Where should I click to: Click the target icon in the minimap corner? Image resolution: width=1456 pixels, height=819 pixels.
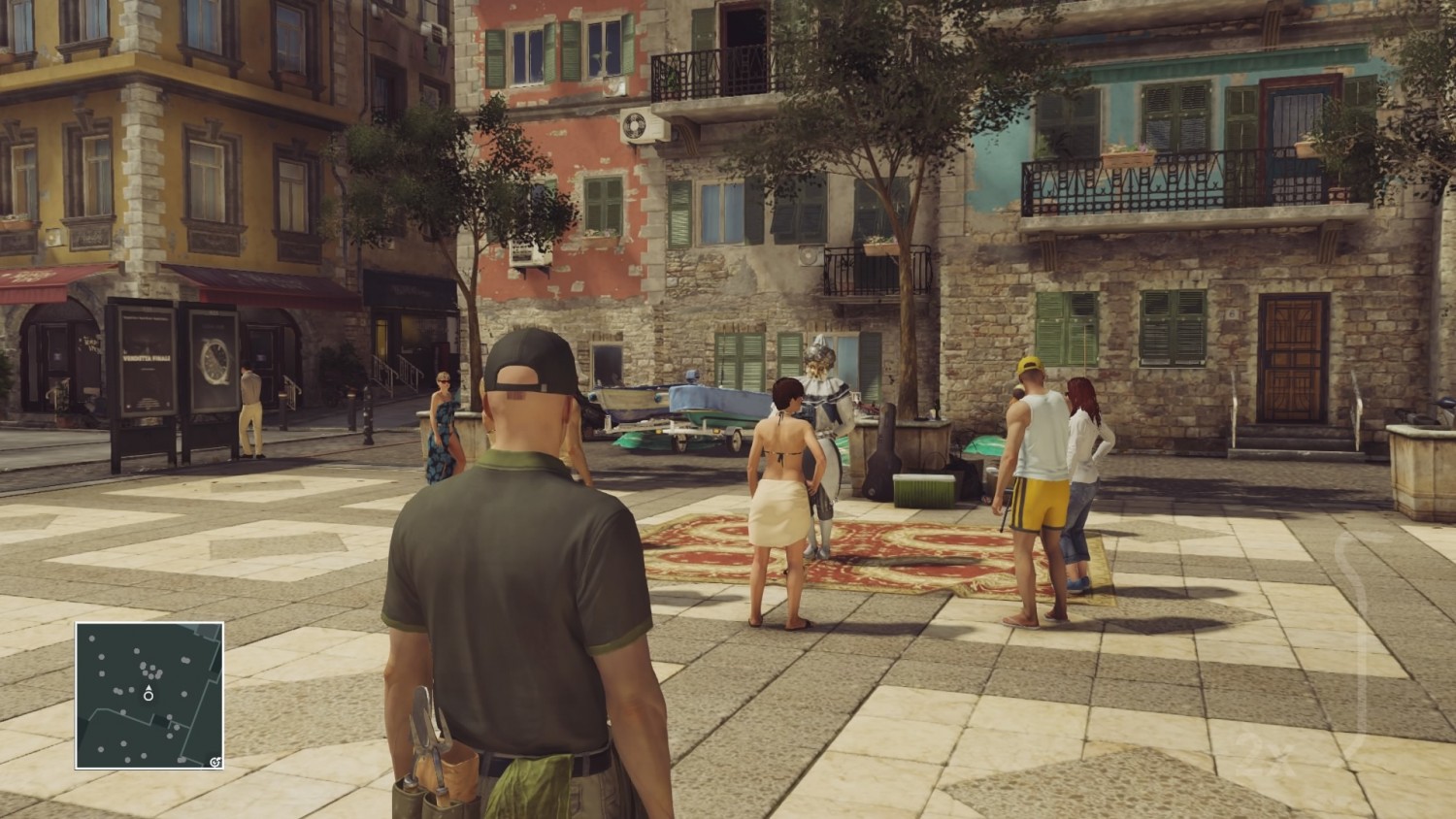(x=215, y=761)
